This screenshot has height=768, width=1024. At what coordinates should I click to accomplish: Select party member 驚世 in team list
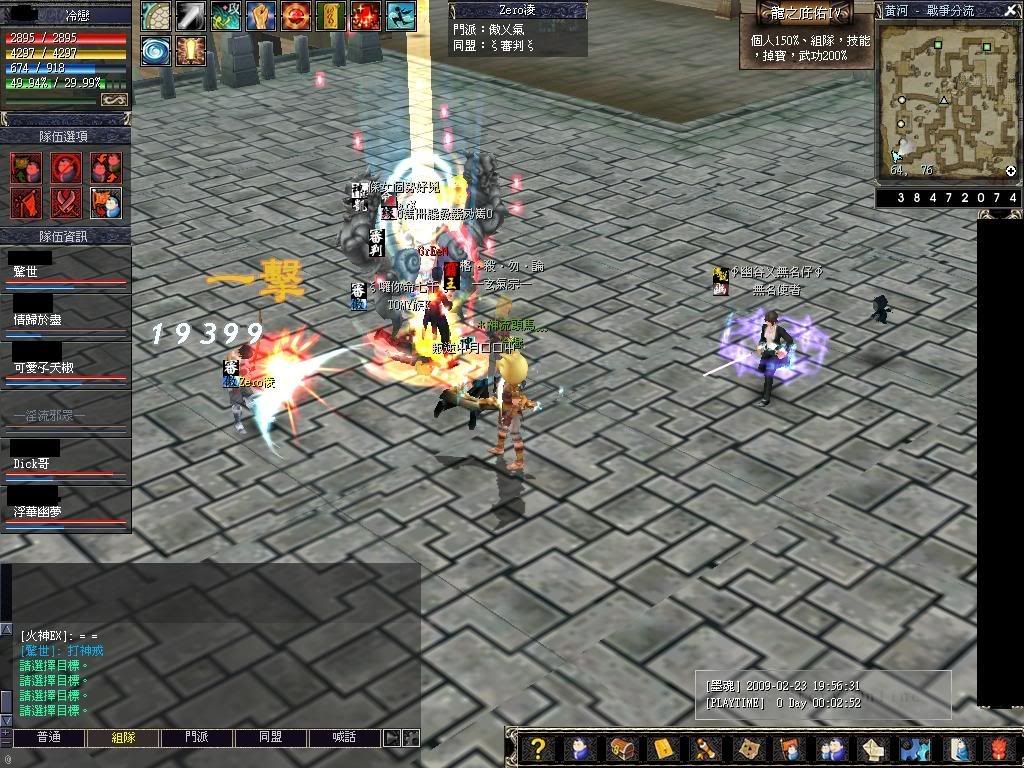tap(65, 270)
